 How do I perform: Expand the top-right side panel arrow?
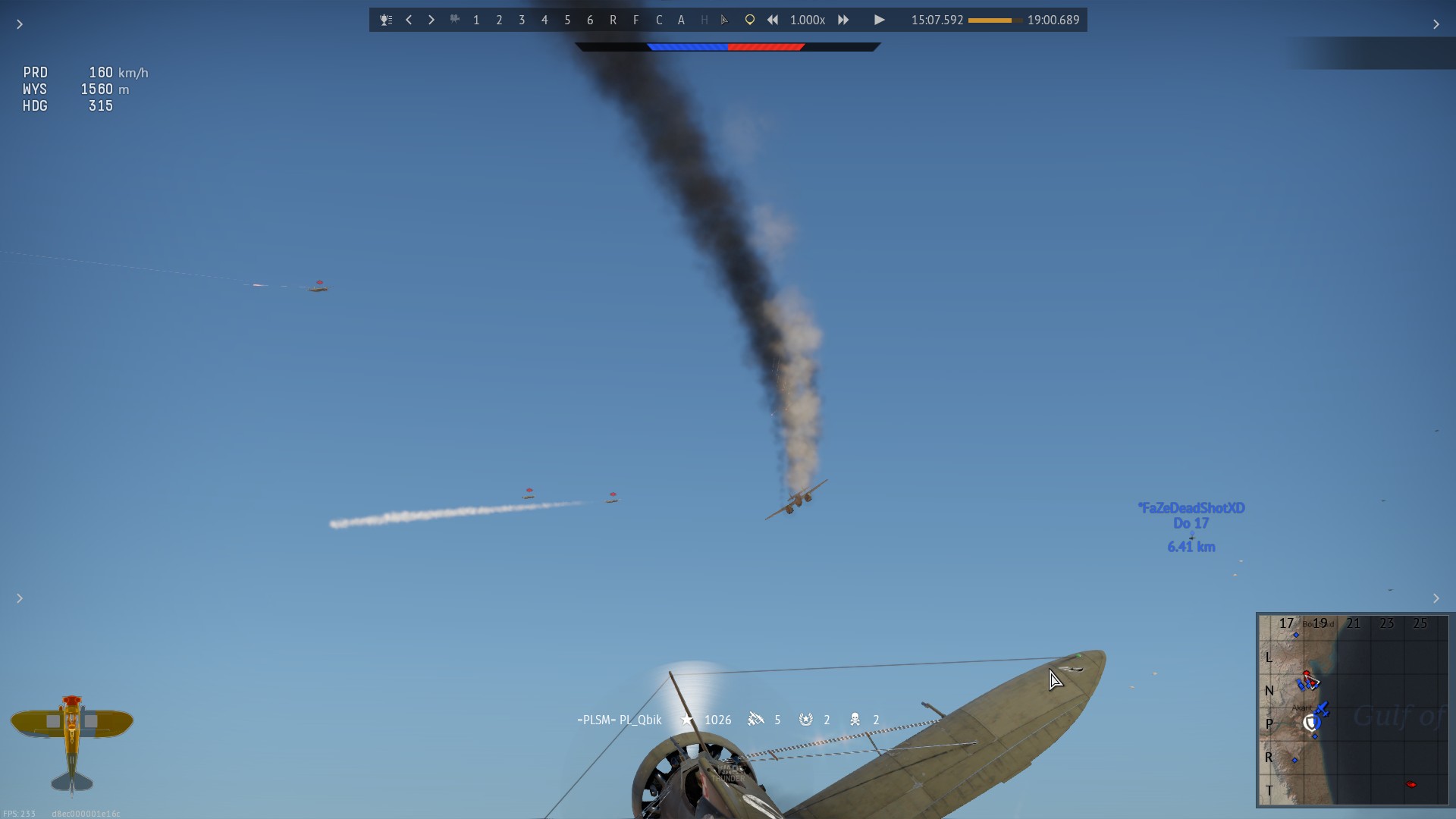click(x=1436, y=25)
